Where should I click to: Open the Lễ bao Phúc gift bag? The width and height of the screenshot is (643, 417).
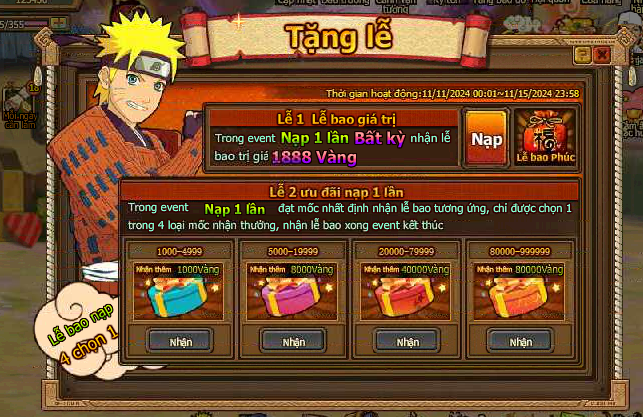click(546, 138)
